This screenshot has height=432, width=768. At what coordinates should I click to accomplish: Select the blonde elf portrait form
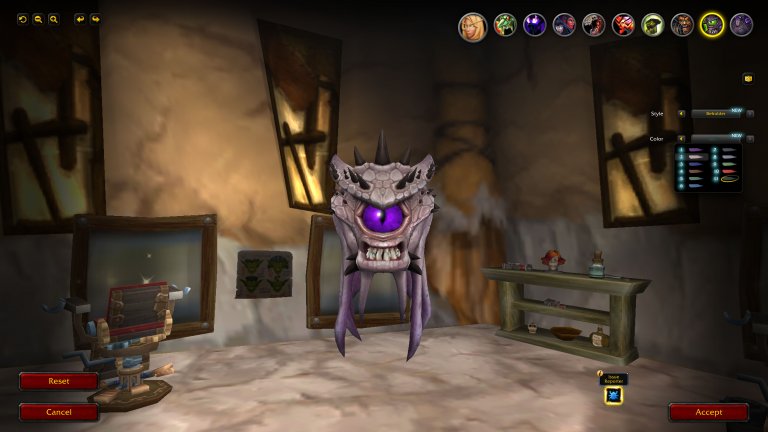point(473,26)
